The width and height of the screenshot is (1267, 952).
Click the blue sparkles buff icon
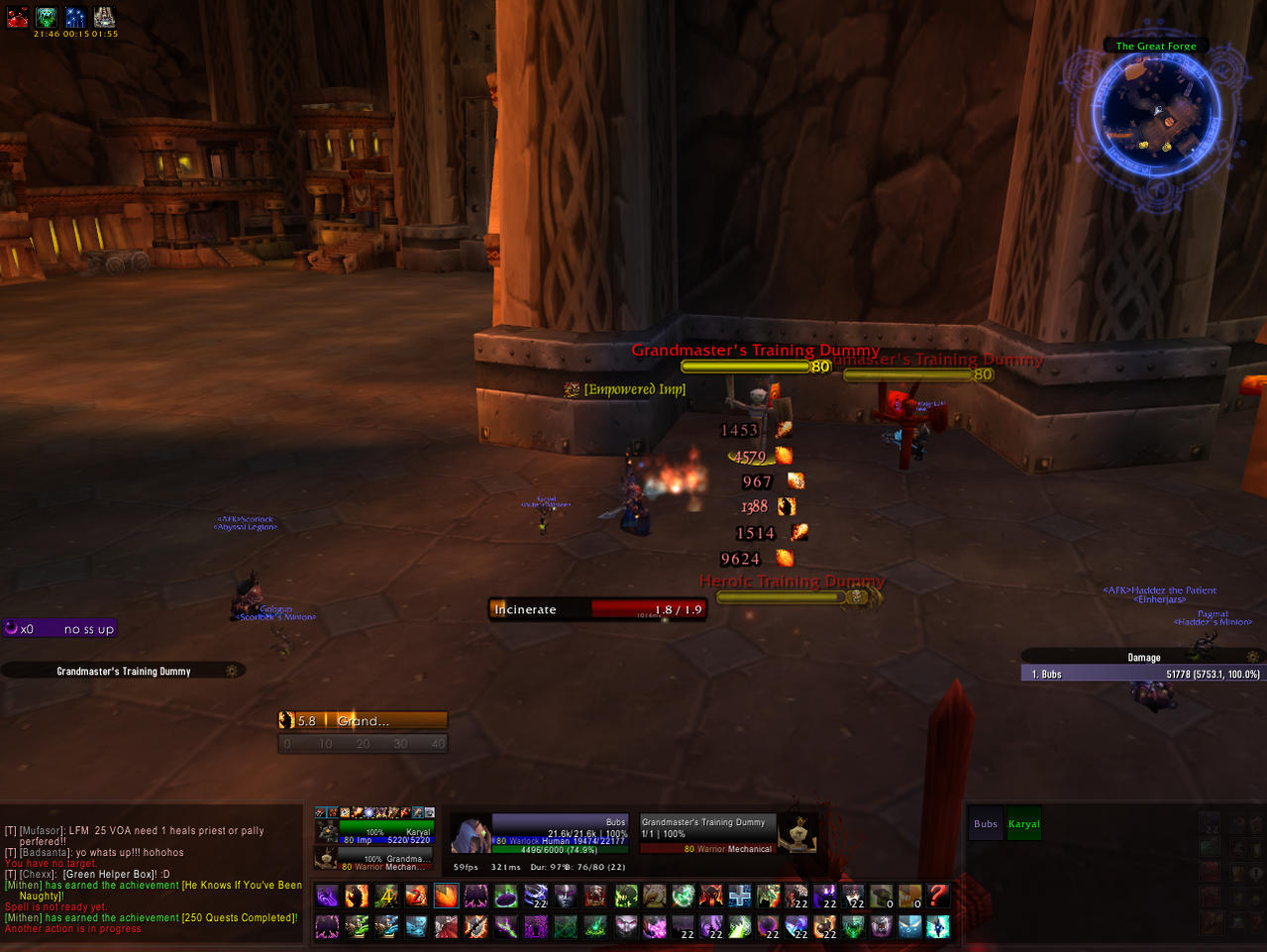tap(75, 17)
